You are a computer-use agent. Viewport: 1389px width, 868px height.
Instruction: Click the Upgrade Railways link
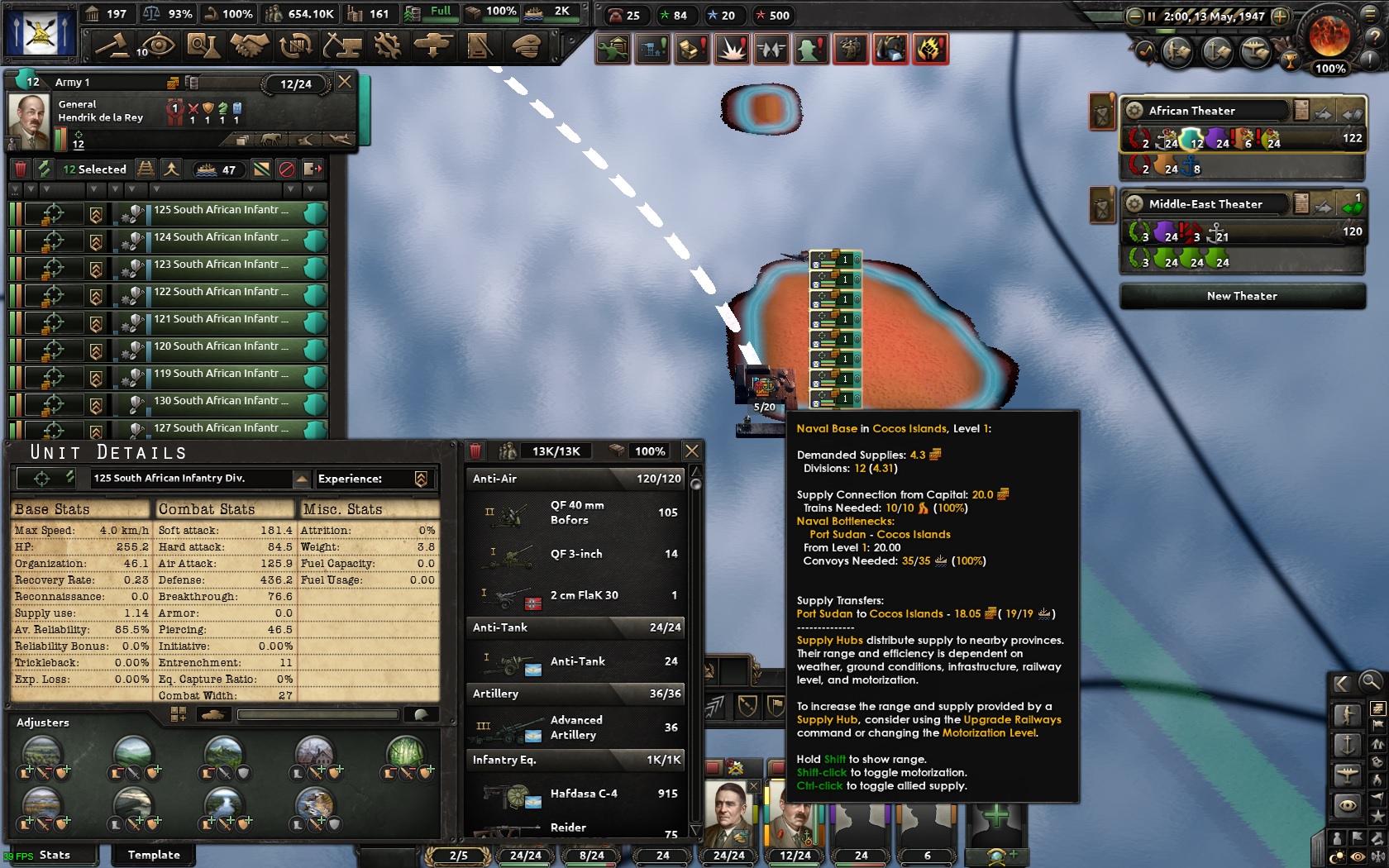(1014, 720)
